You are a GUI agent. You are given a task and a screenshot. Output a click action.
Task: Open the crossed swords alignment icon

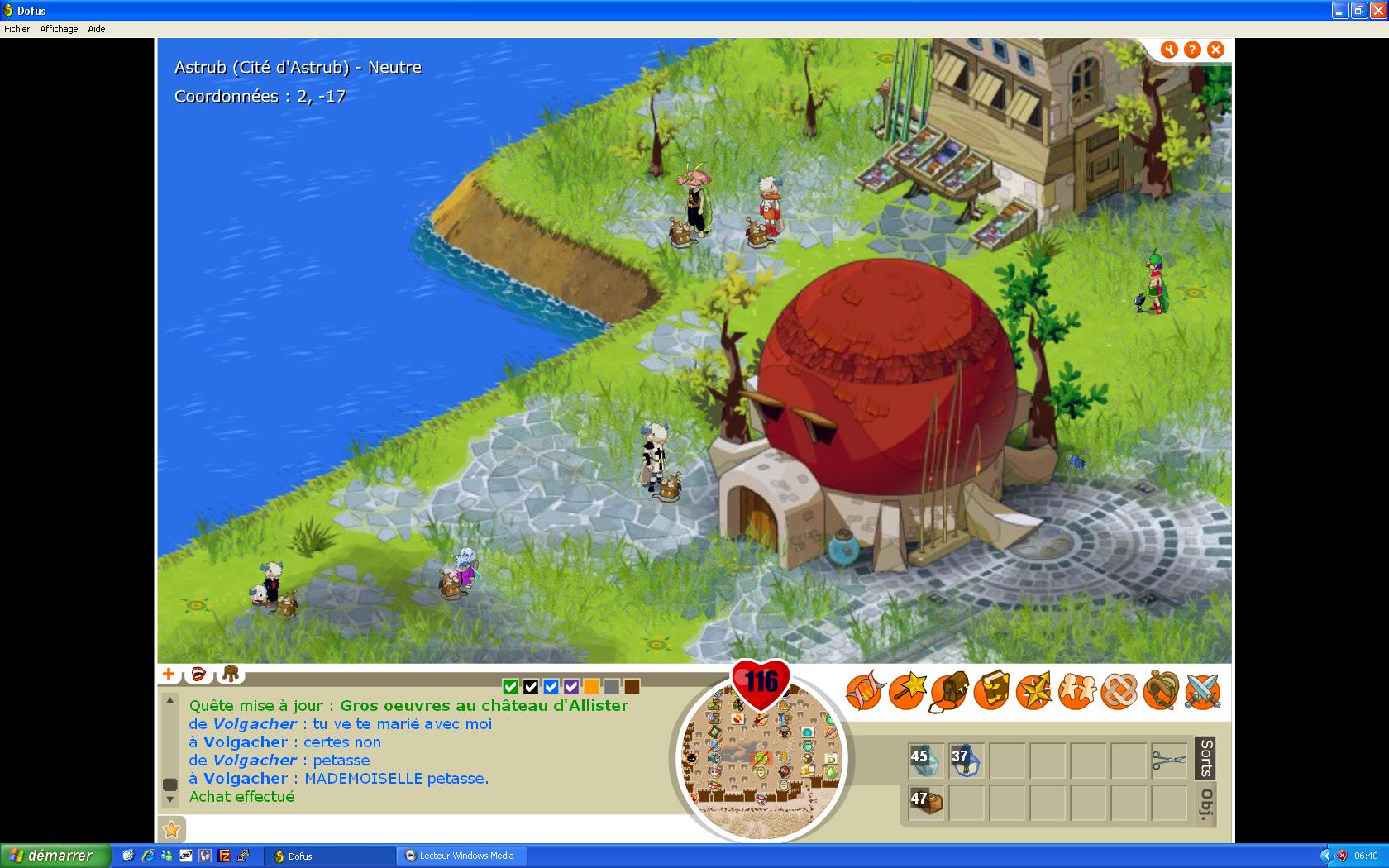click(1202, 692)
